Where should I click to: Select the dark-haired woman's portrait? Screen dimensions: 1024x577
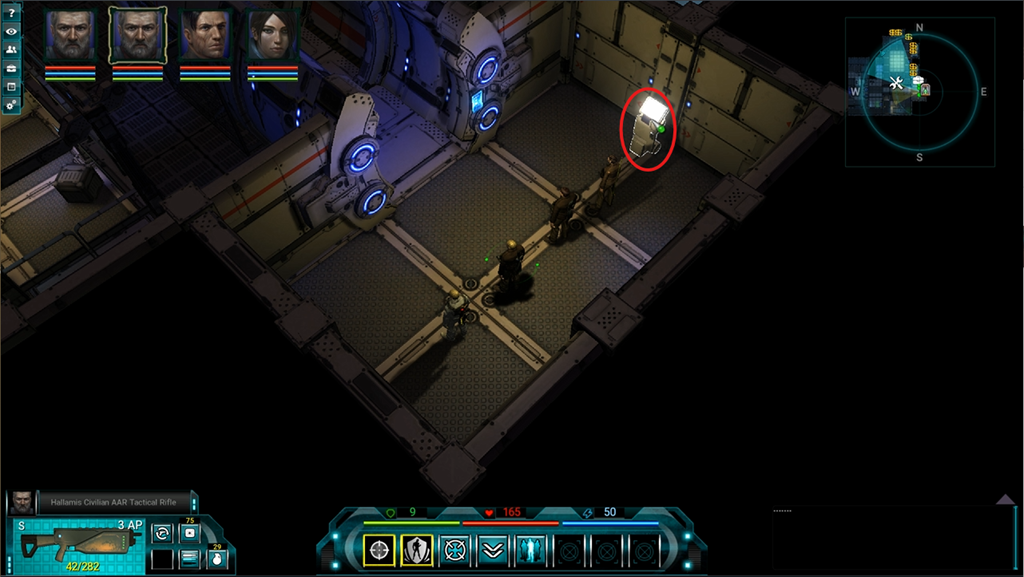point(272,37)
